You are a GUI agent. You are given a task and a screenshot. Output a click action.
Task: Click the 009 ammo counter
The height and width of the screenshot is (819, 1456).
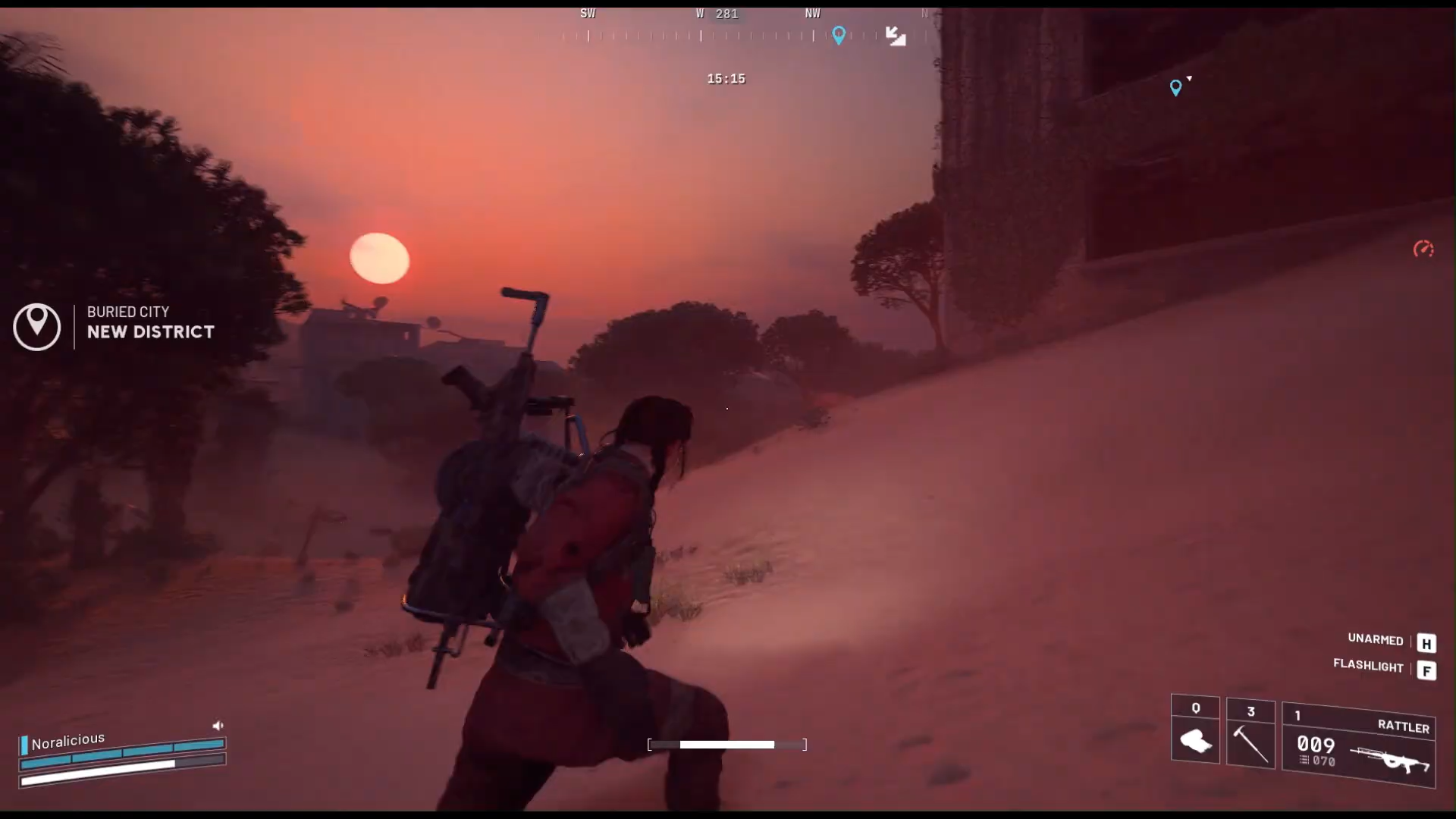1316,745
